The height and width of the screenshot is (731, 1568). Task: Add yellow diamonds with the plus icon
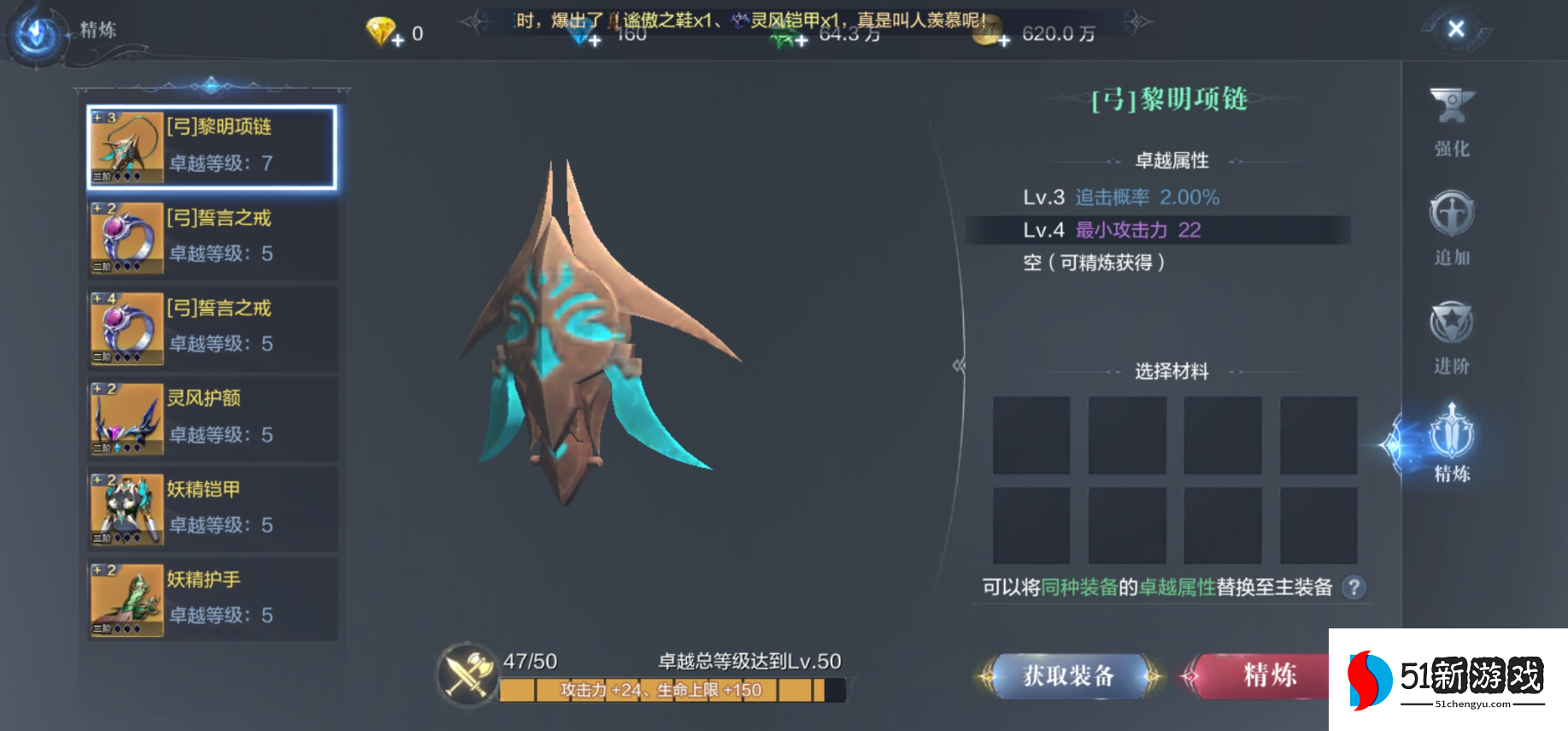tap(397, 39)
